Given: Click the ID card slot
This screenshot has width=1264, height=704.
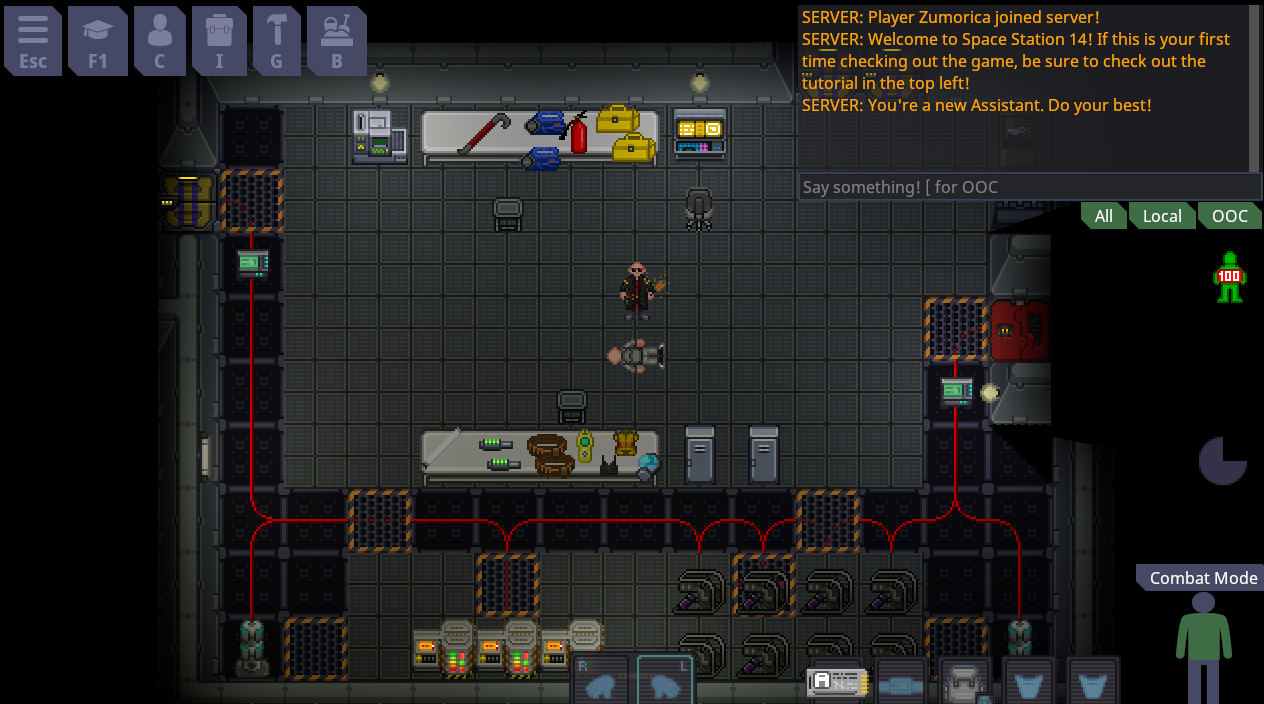Looking at the screenshot, I should click(x=836, y=683).
